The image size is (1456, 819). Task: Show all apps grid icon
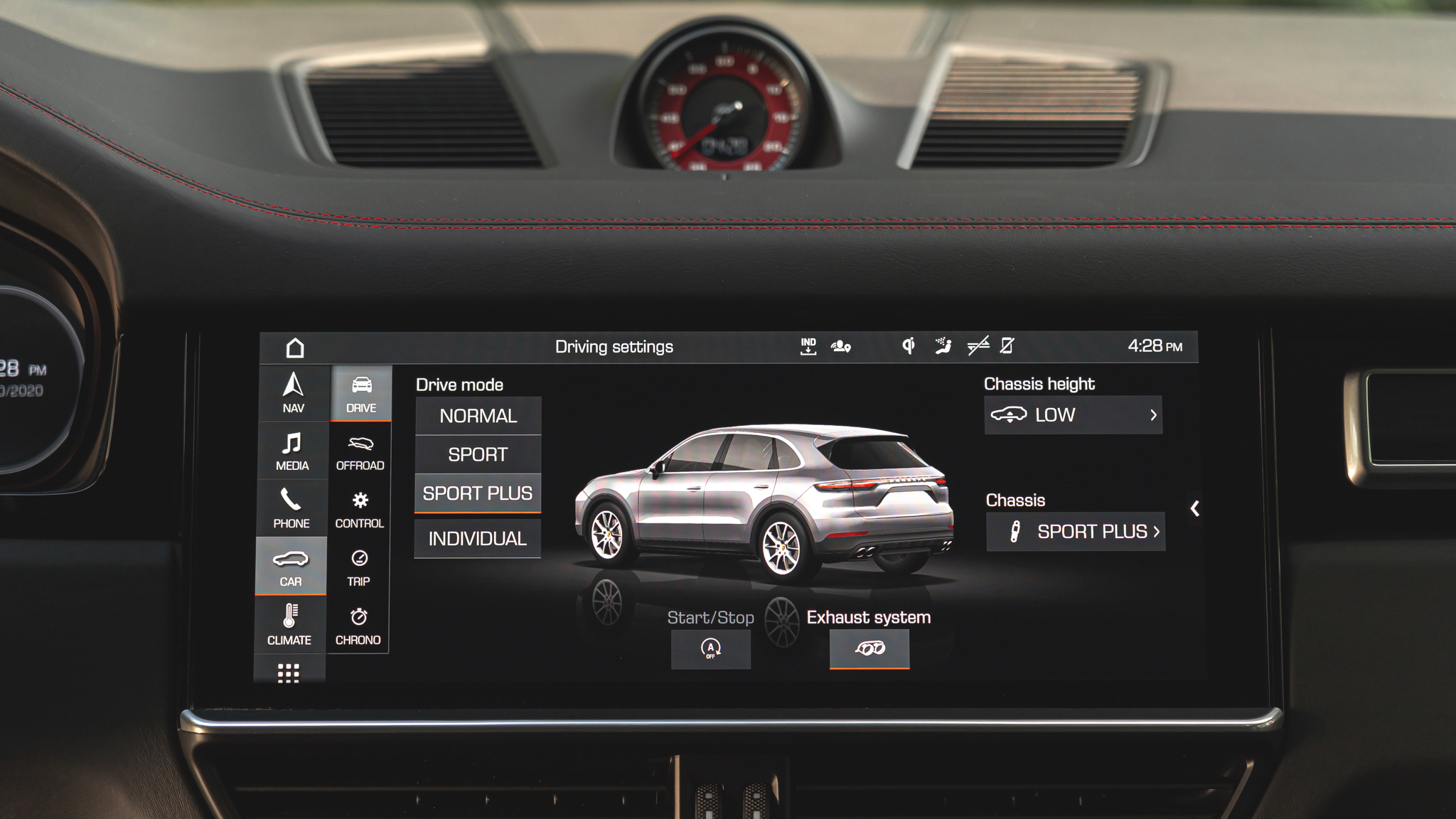[288, 673]
